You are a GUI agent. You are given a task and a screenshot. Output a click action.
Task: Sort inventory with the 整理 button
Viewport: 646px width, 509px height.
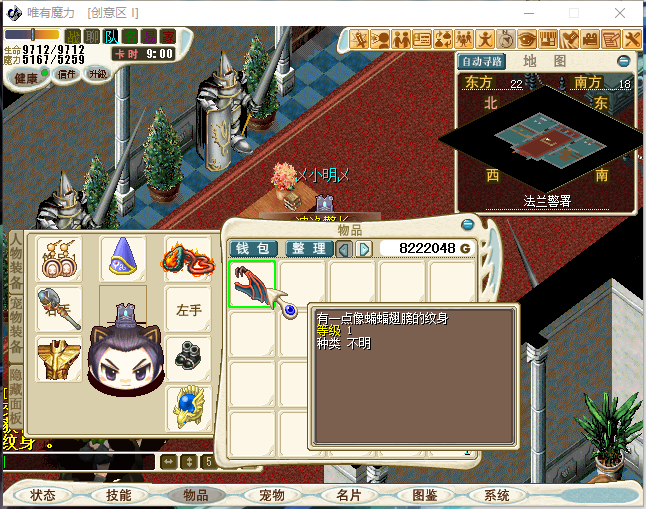[x=308, y=248]
